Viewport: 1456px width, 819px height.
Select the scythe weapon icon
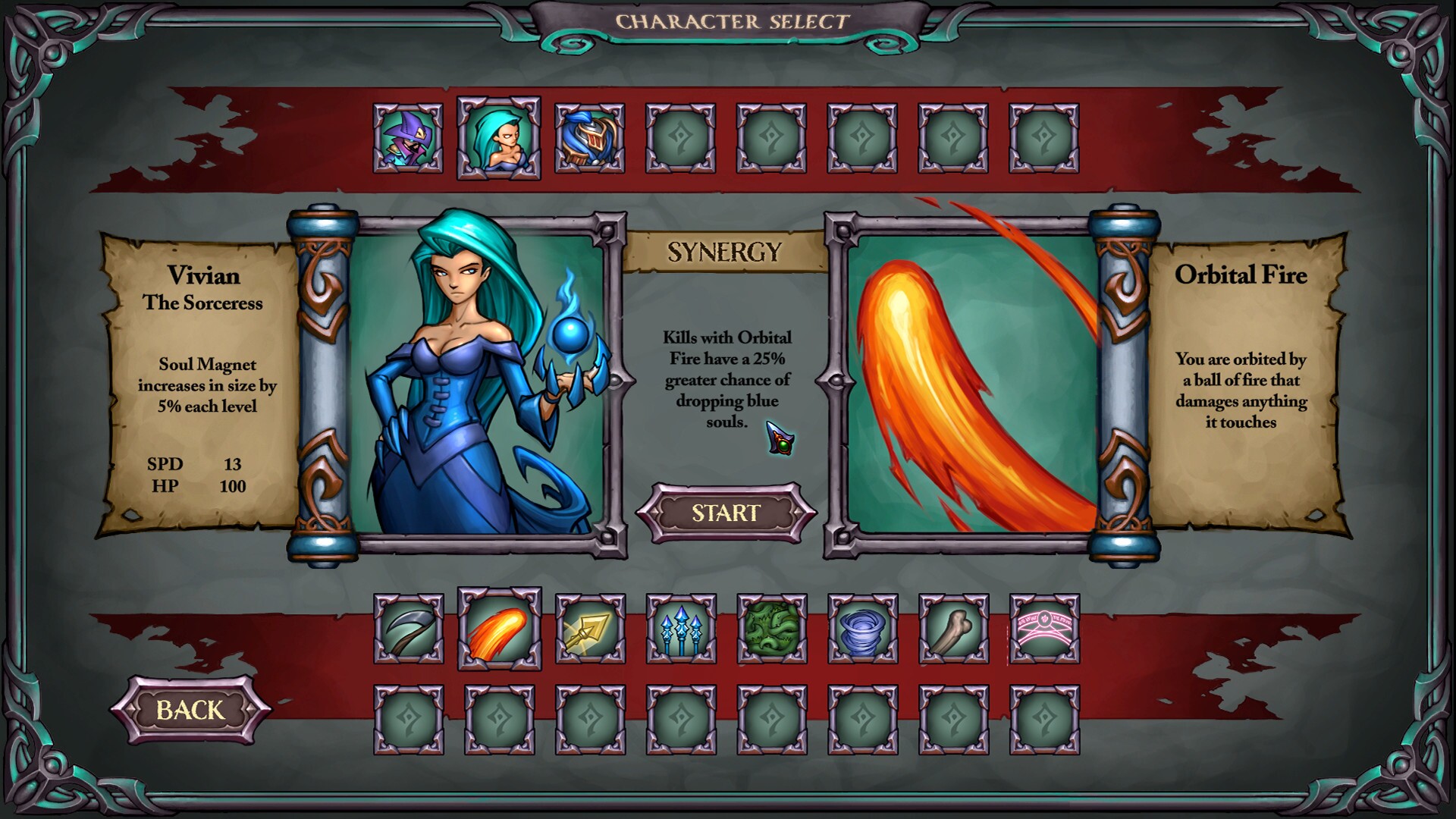click(408, 632)
